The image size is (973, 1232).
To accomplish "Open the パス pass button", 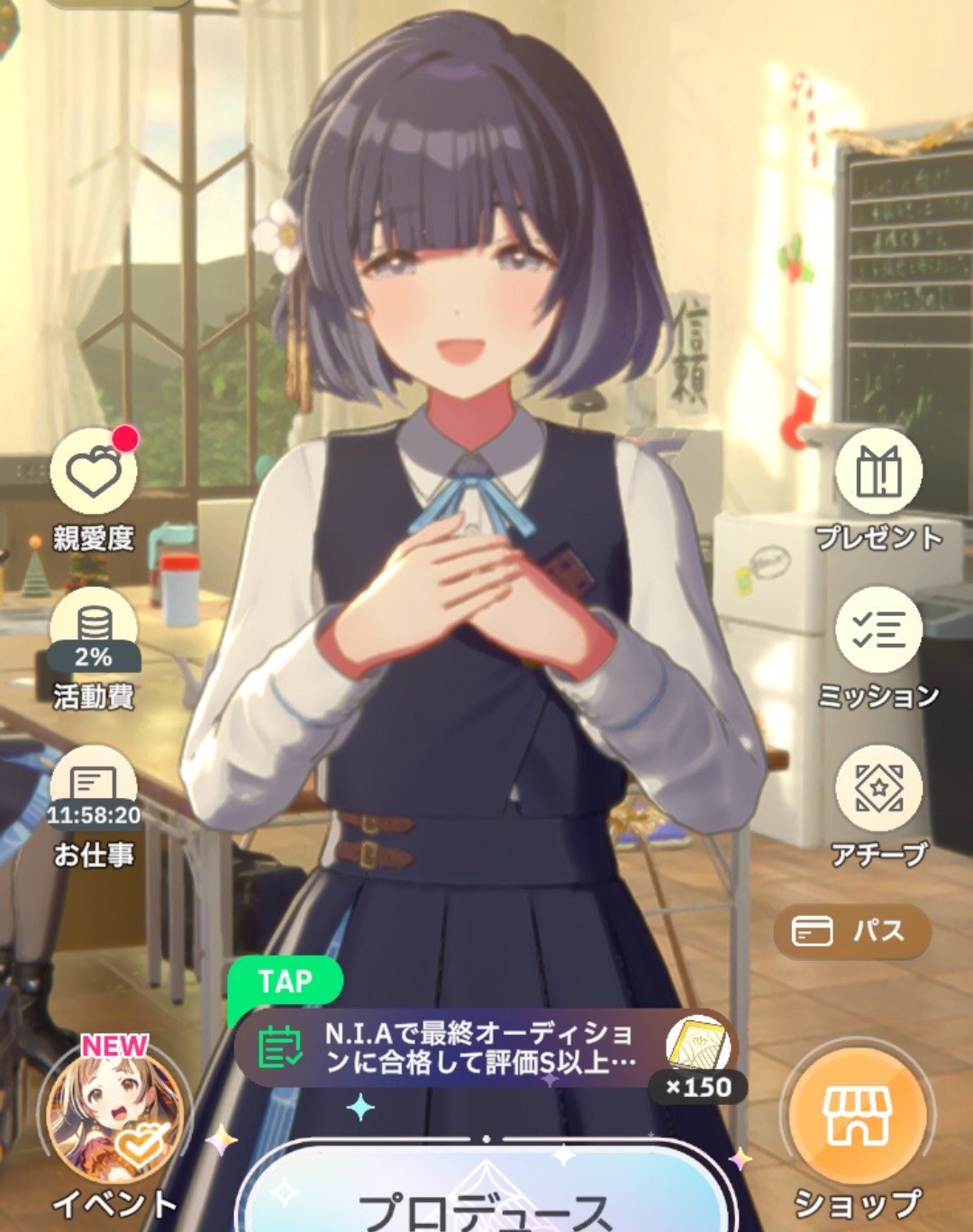I will (x=851, y=931).
